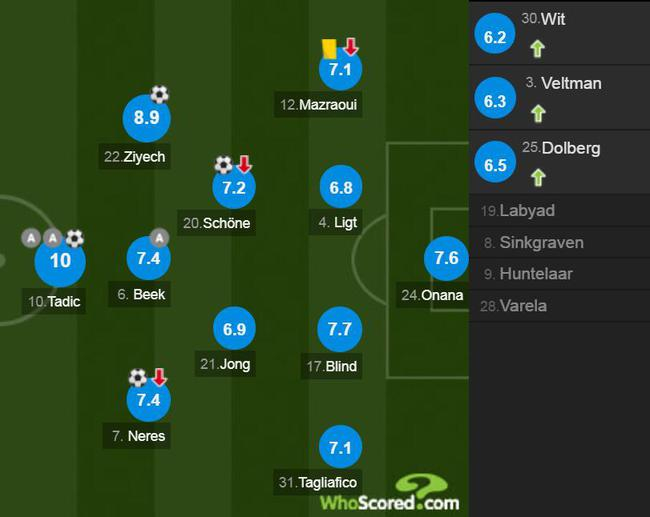Screen dimensions: 650x517
Task: Select Mazraoui's 7.1 rating bubble
Action: [341, 69]
